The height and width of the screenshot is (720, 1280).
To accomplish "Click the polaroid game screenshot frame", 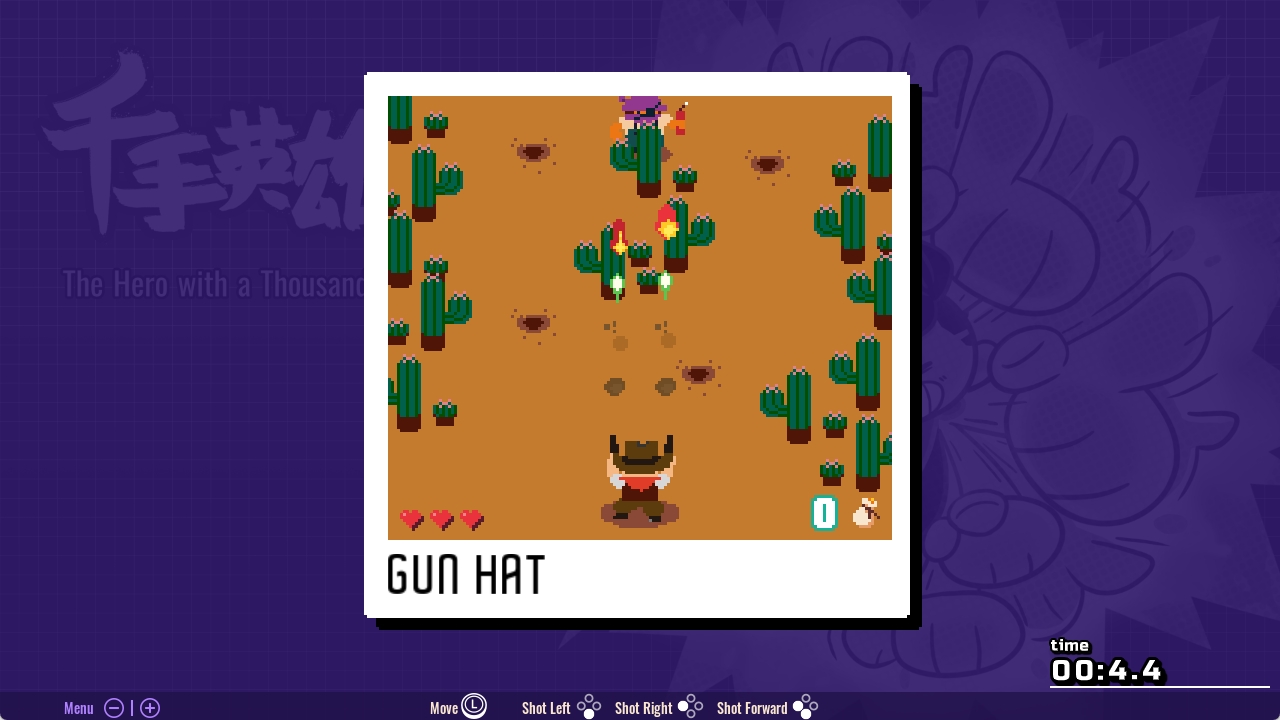I will pos(637,345).
